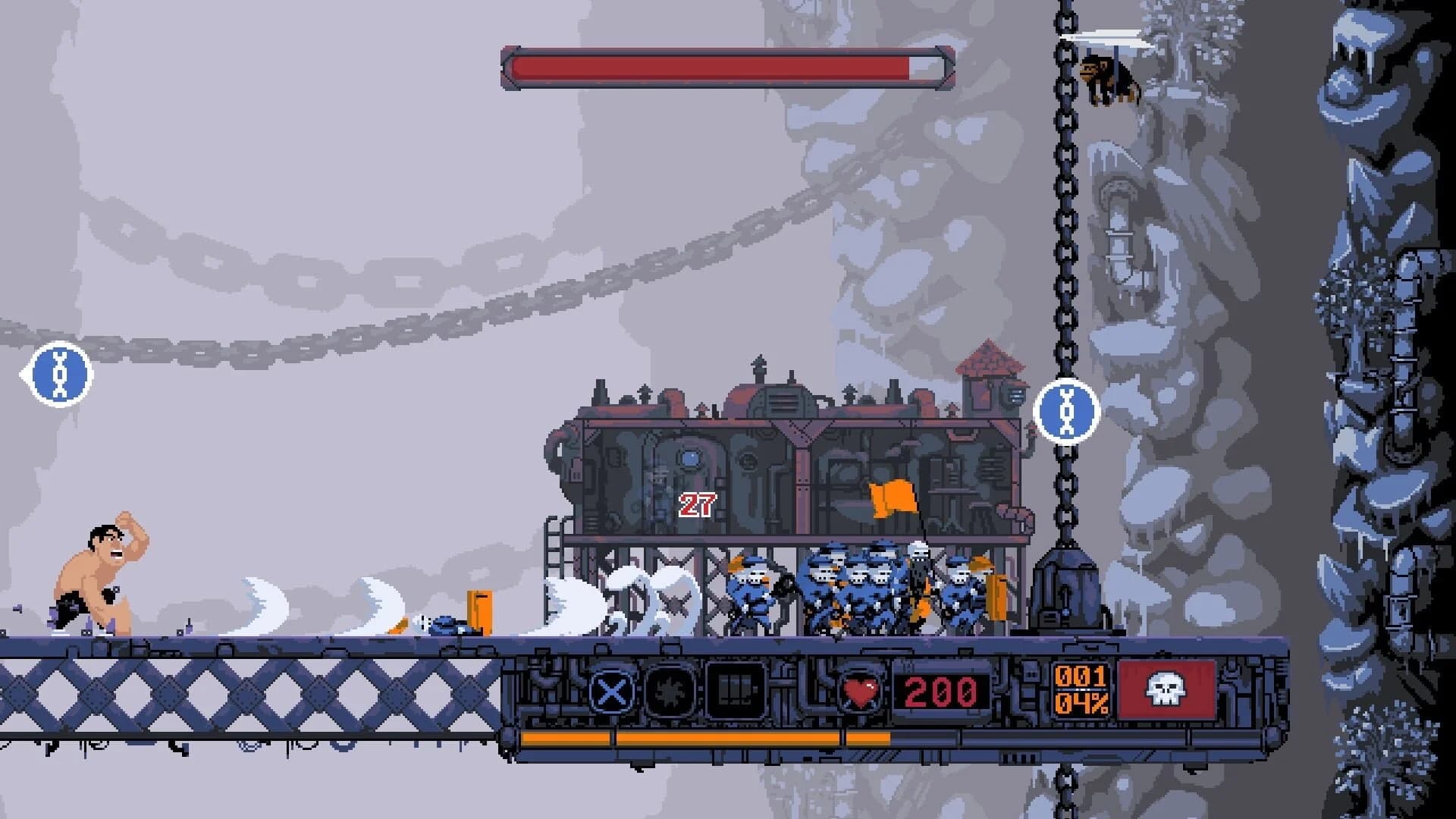Click the red 200 health value readout
The image size is (1456, 819).
[940, 692]
